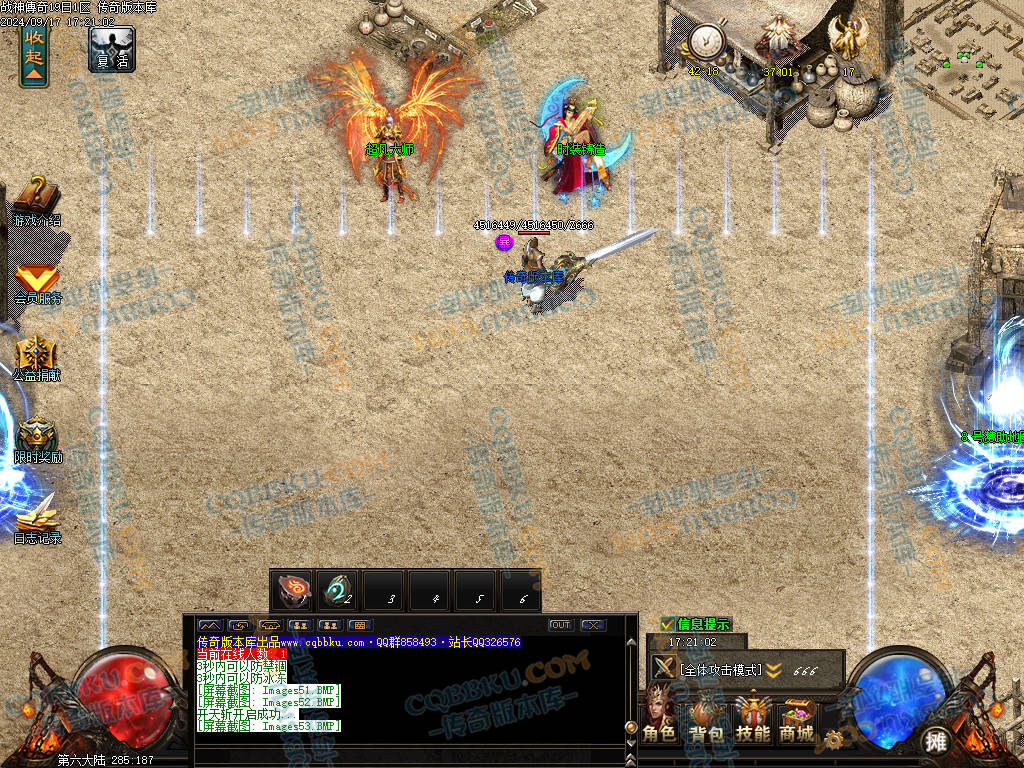Use the red swirl skill in hotbar slot 1
The height and width of the screenshot is (768, 1024).
292,590
